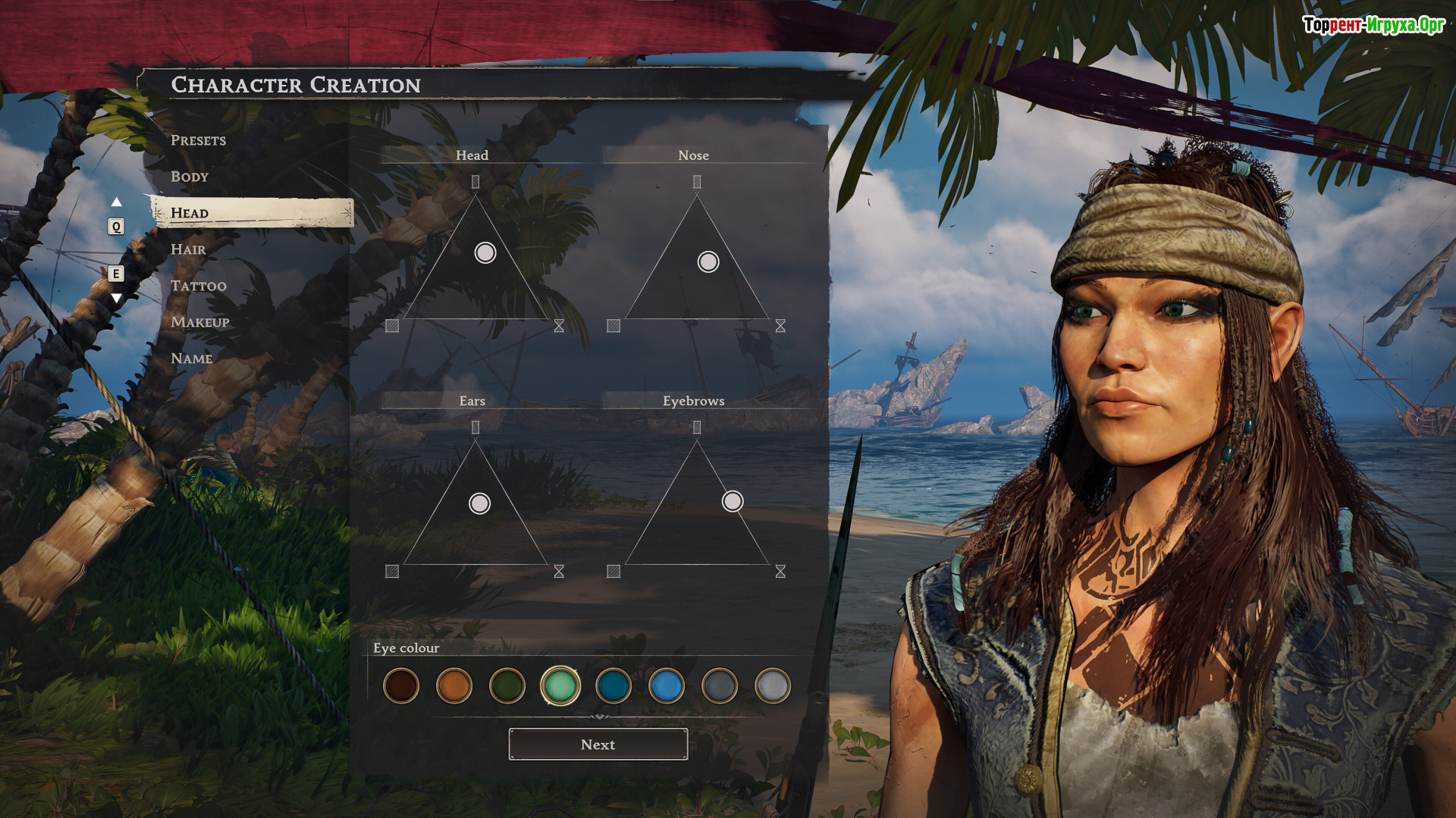
Task: Click the Head shape triangle handle
Action: click(485, 252)
